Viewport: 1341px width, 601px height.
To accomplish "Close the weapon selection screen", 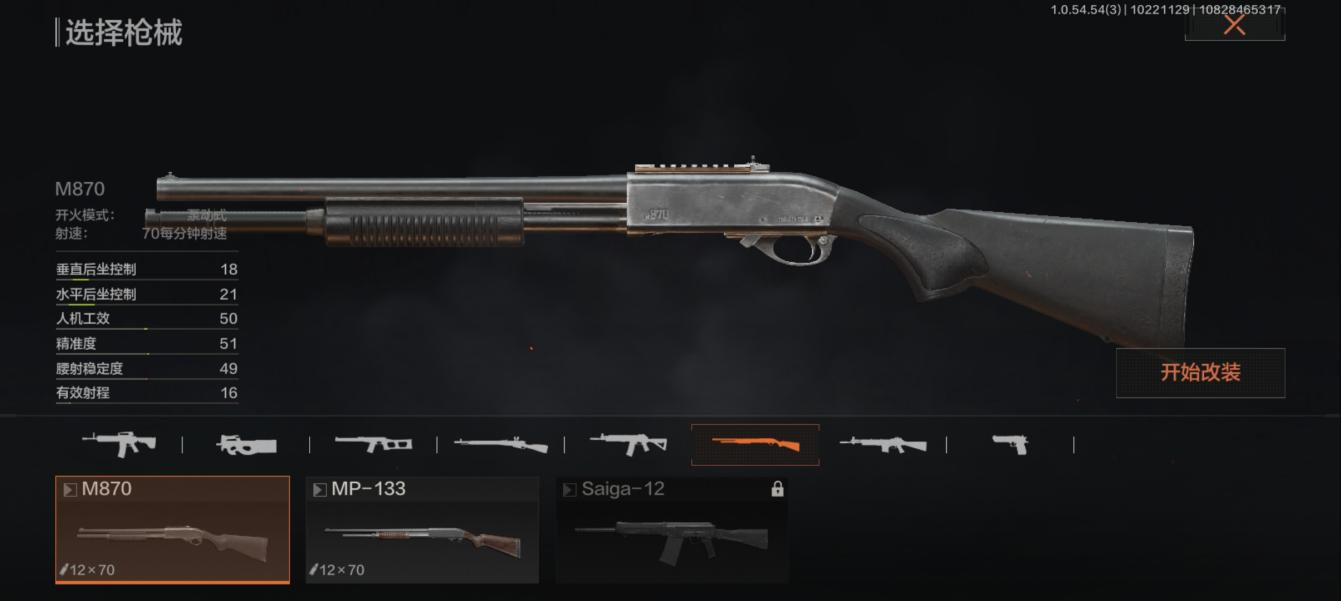I will (1234, 25).
